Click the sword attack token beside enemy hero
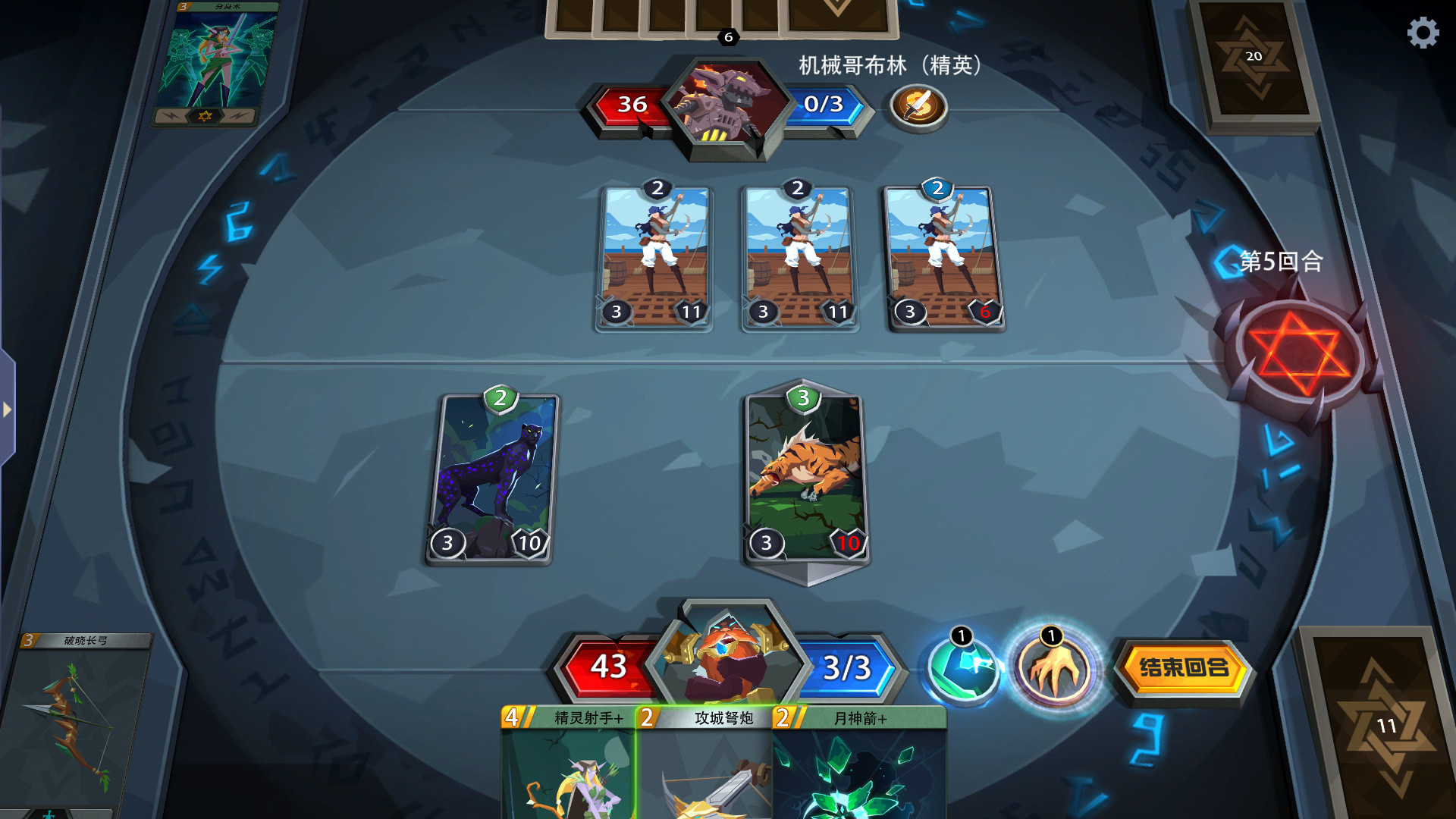1456x819 pixels. [x=917, y=106]
